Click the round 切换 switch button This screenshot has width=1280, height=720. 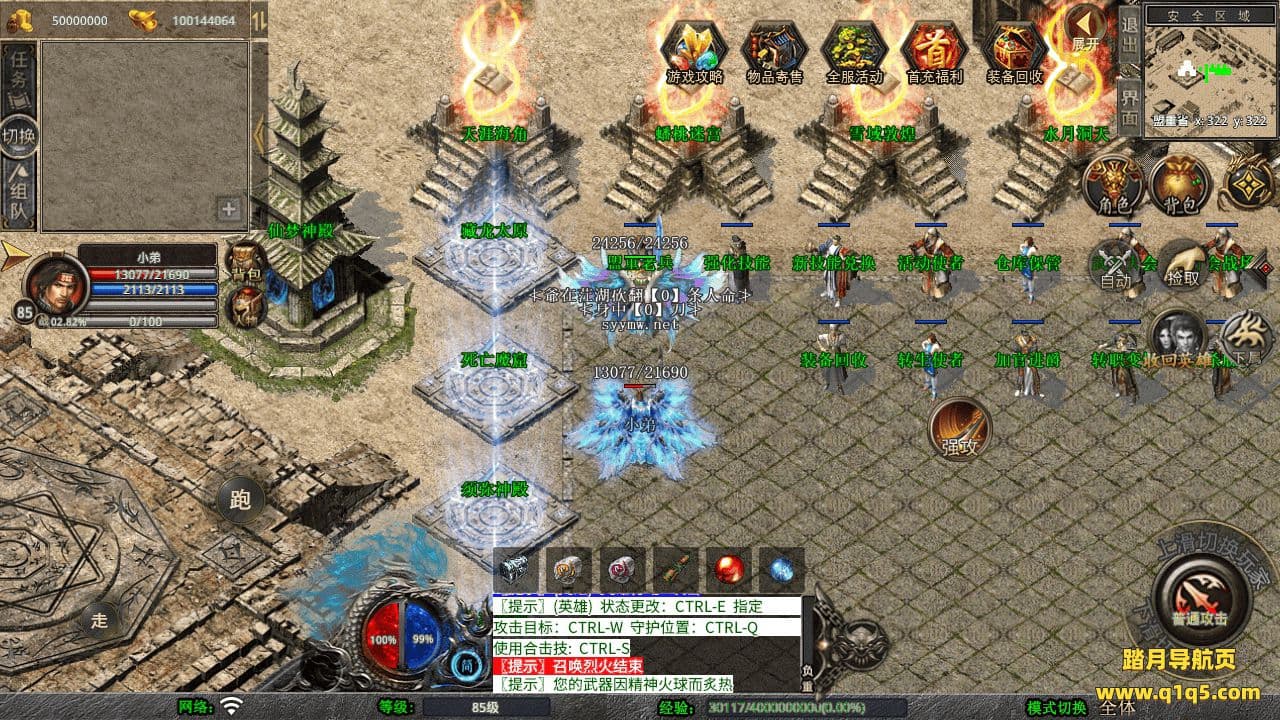click(x=19, y=136)
